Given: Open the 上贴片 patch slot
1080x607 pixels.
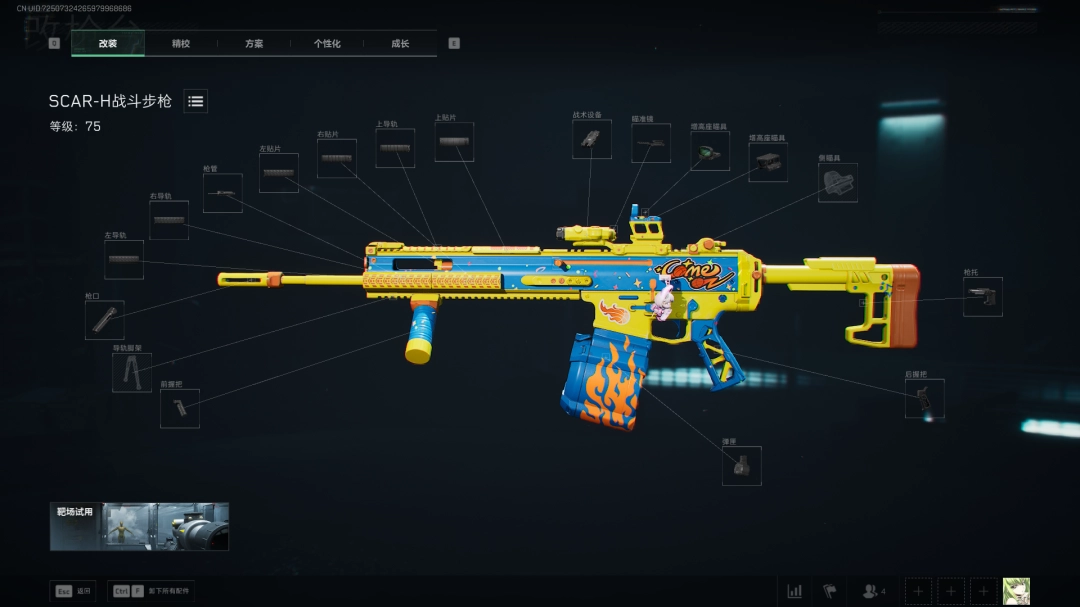Looking at the screenshot, I should [454, 142].
